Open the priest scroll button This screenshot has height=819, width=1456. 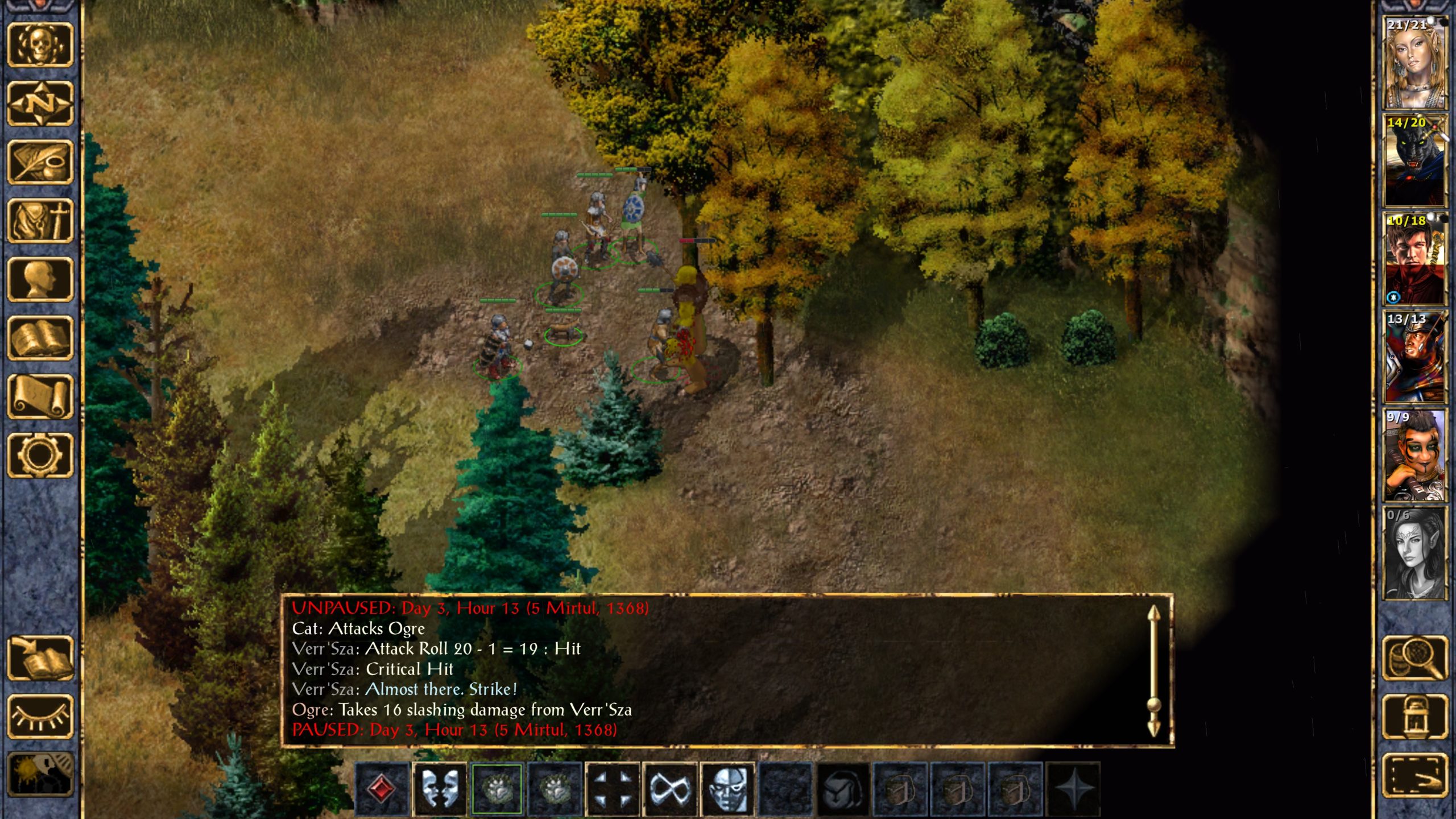pyautogui.click(x=40, y=396)
